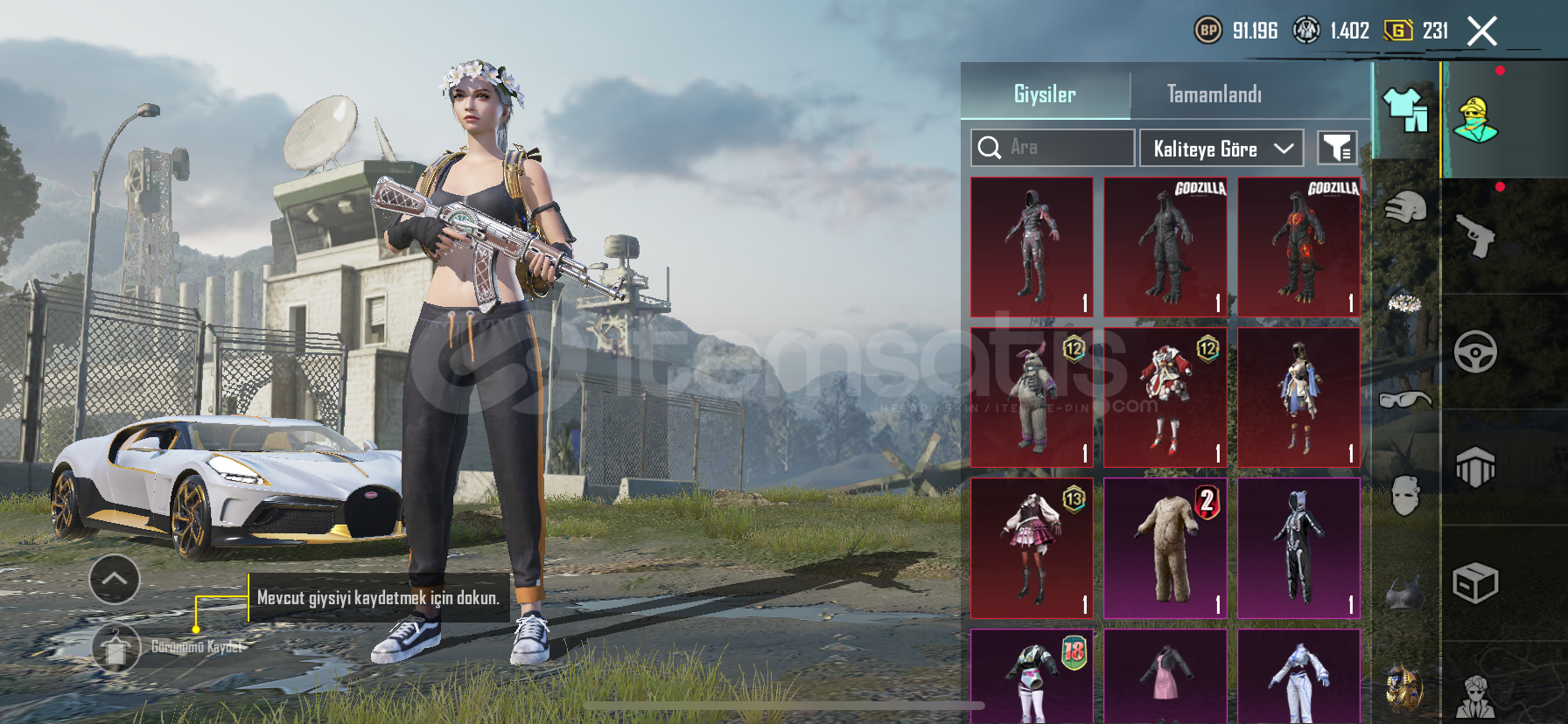The width and height of the screenshot is (1568, 724).
Task: Open the Kaliteye Göre sort dropdown
Action: coord(1221,149)
